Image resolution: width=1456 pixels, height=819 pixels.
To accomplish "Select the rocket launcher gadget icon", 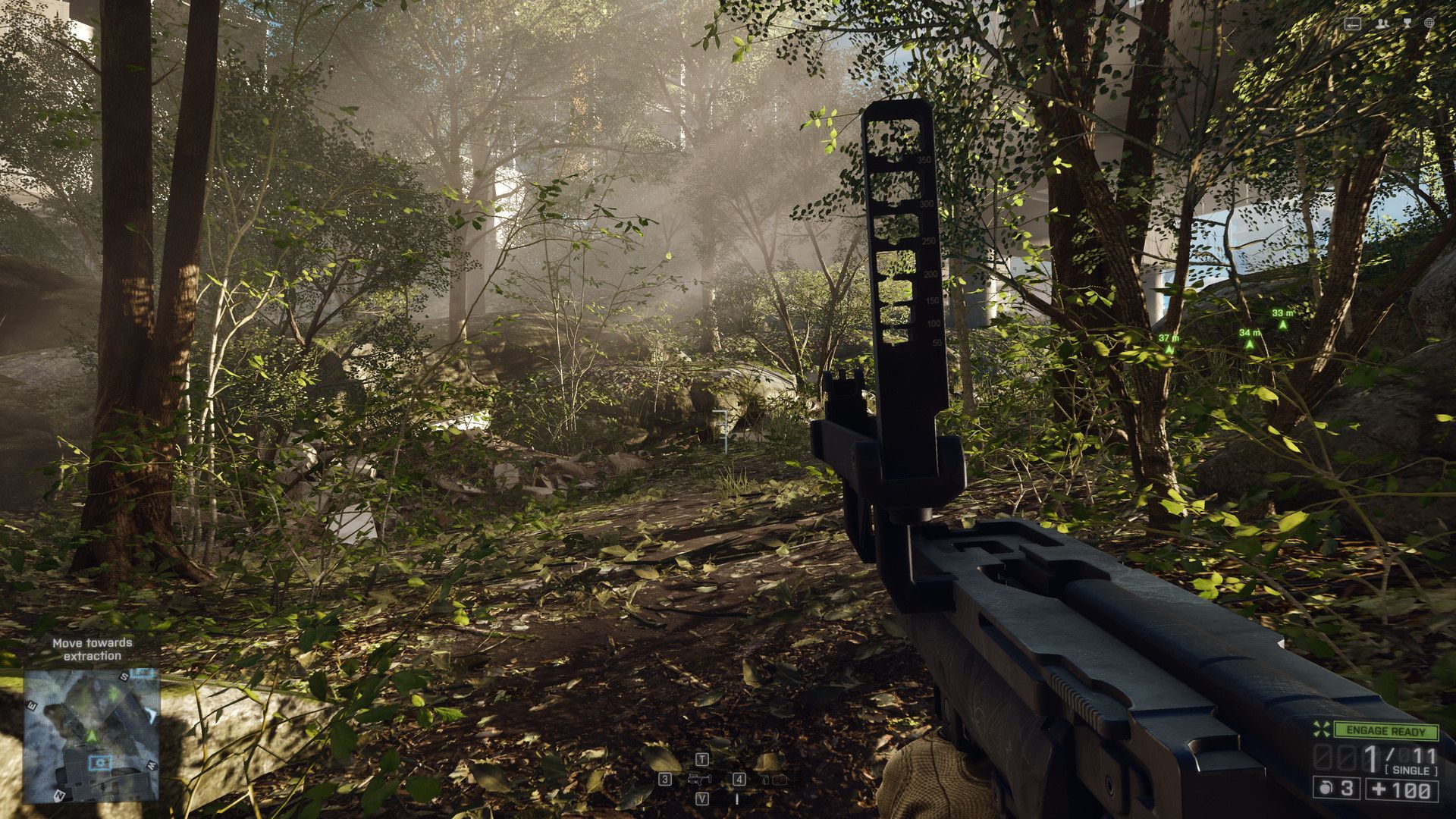I will [698, 779].
